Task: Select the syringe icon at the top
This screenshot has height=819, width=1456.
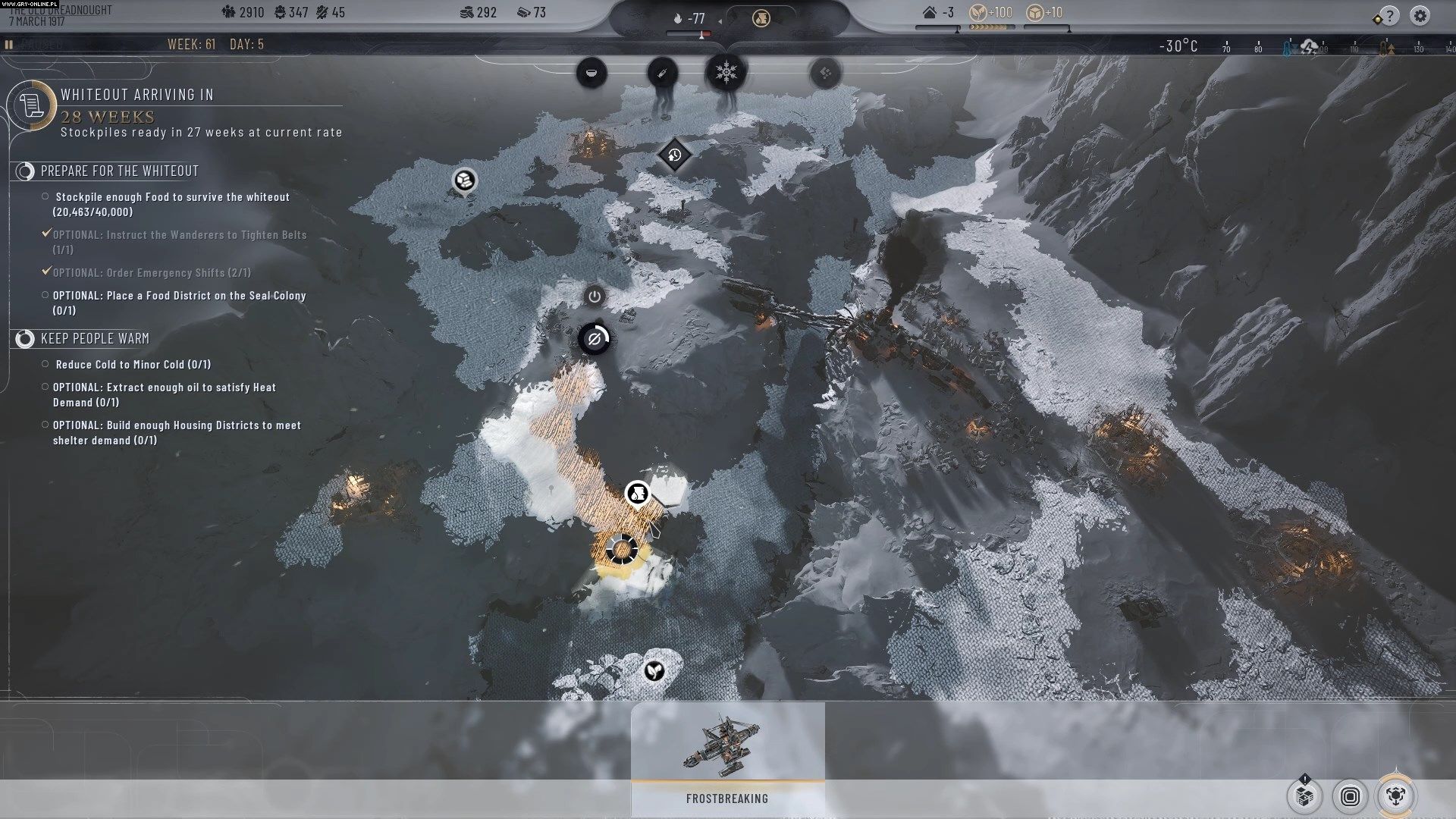Action: [662, 73]
